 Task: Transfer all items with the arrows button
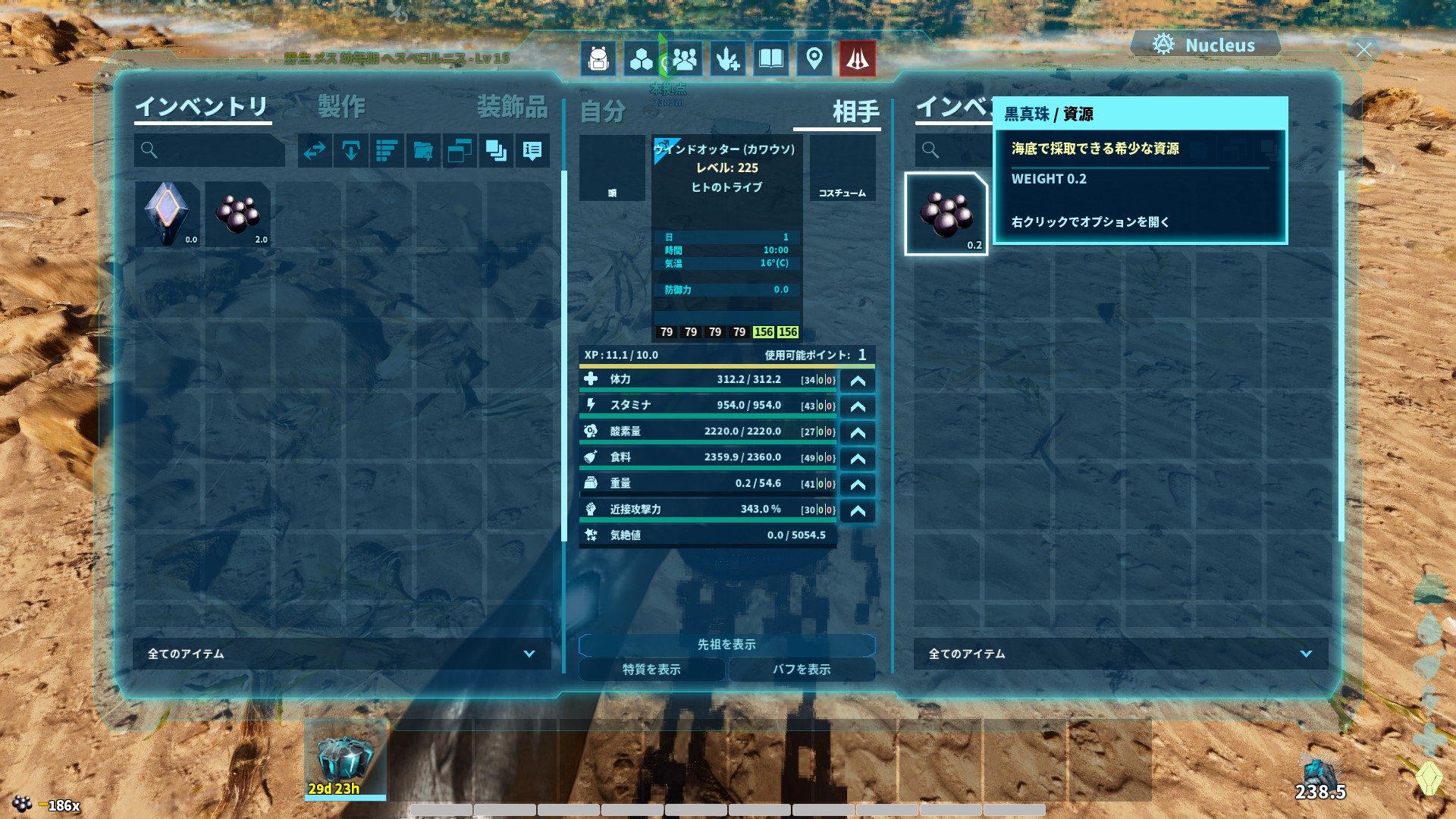coord(315,151)
